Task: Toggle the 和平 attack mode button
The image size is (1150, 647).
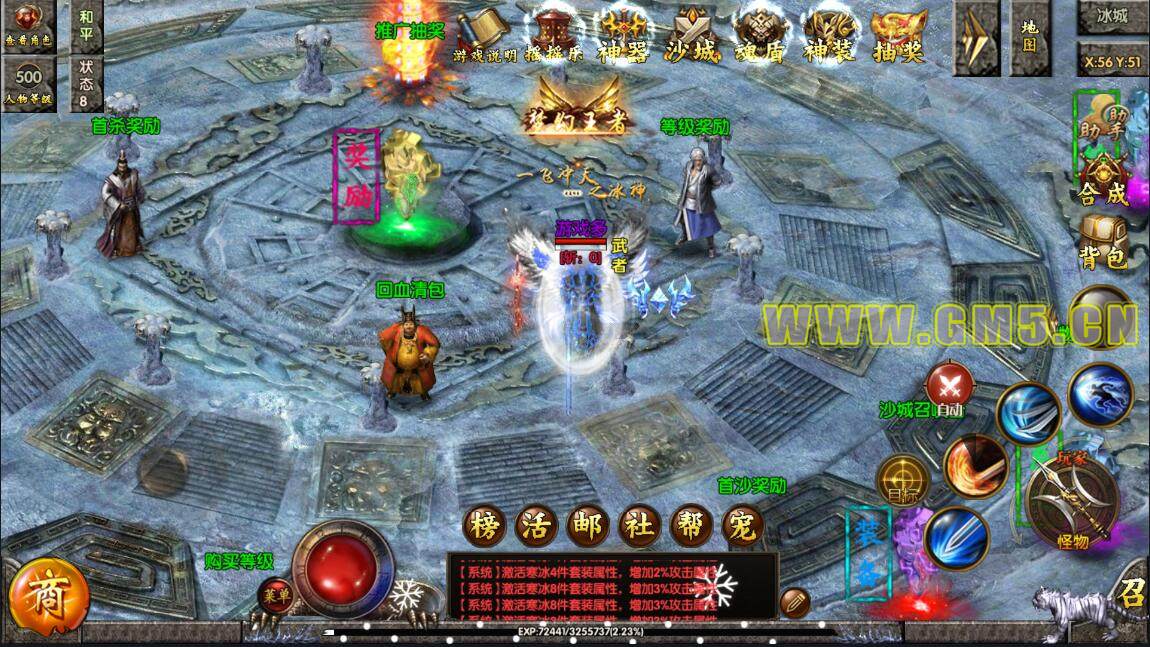Action: point(87,24)
